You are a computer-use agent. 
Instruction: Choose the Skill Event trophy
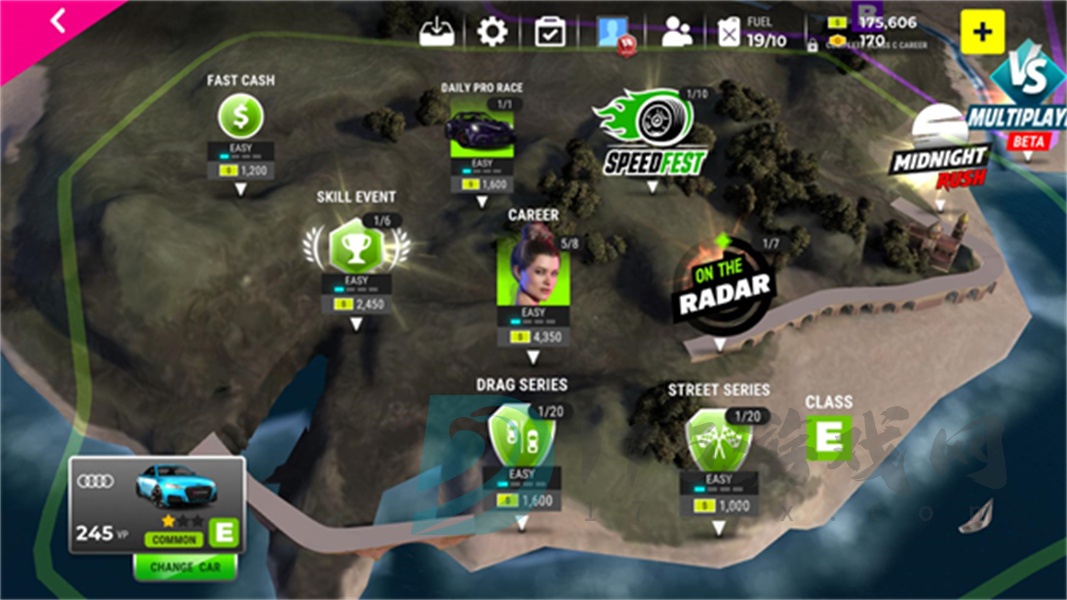point(356,243)
